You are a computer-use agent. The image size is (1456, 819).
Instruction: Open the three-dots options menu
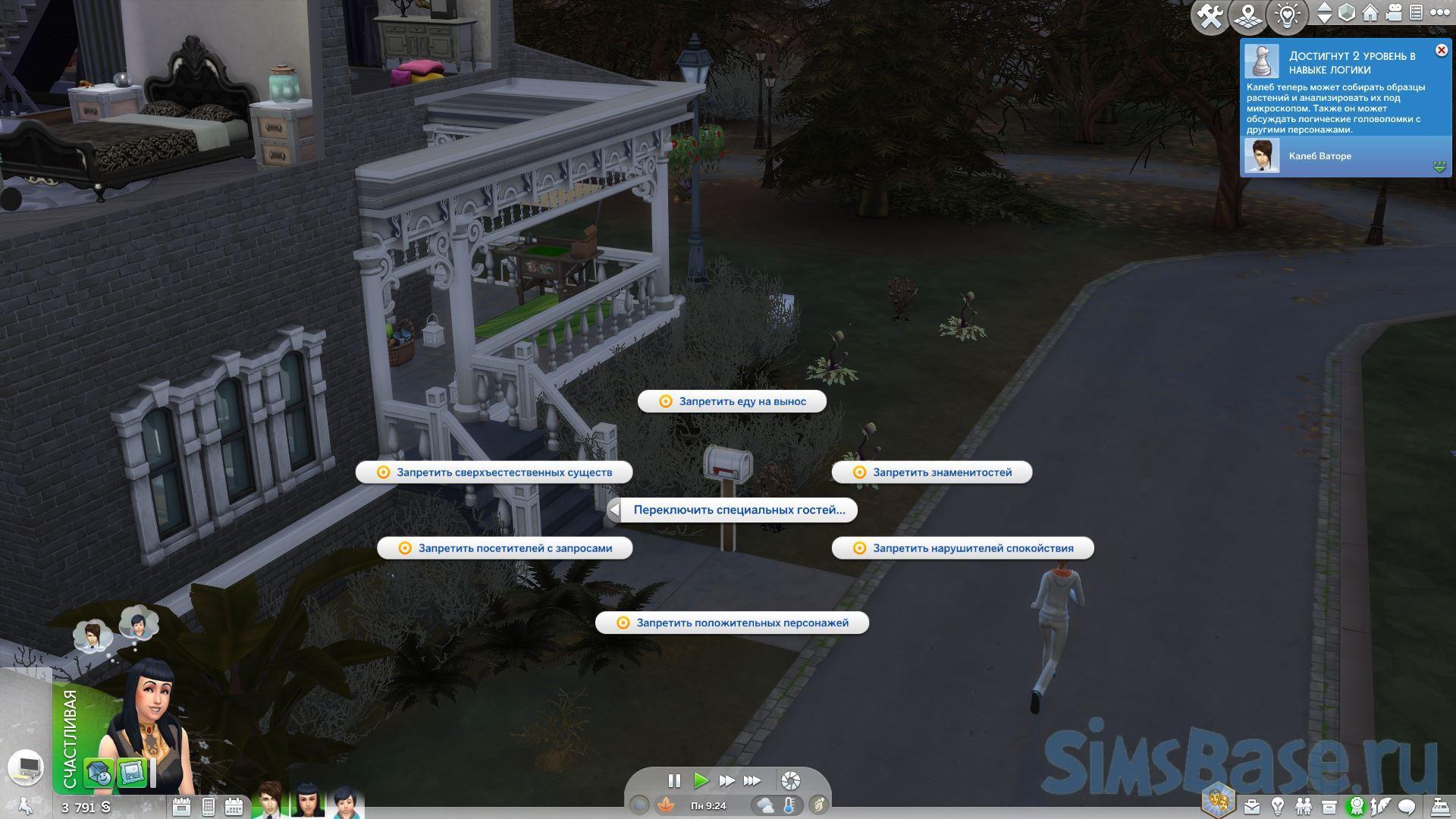[1439, 13]
